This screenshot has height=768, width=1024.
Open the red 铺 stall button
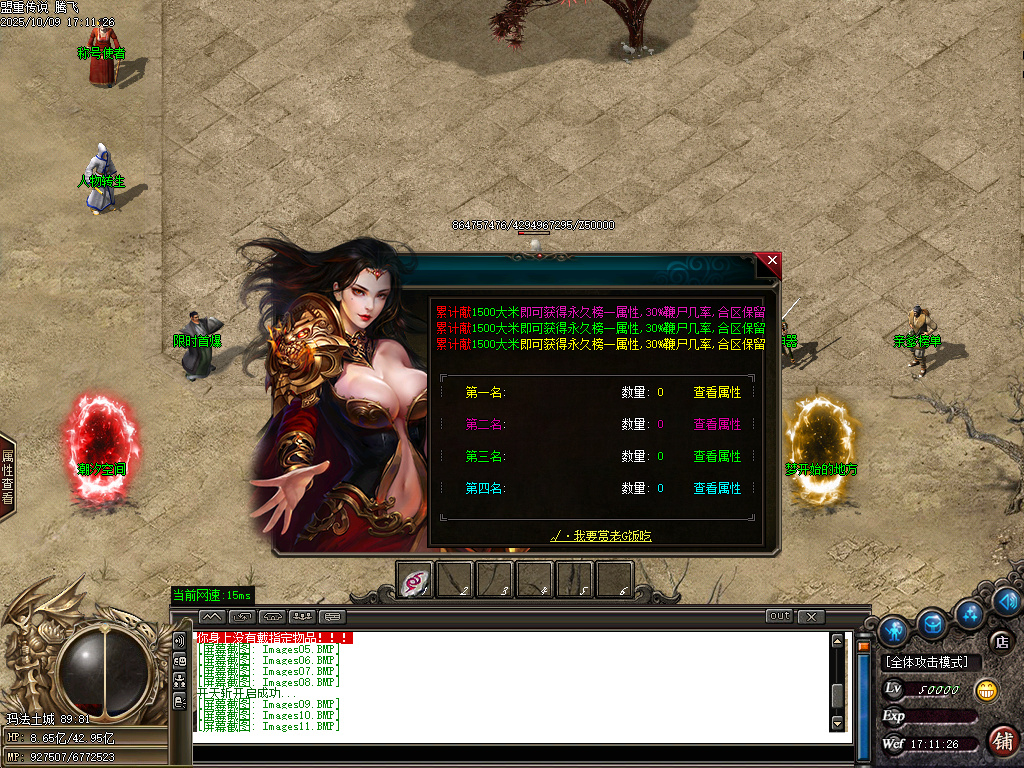(1001, 741)
